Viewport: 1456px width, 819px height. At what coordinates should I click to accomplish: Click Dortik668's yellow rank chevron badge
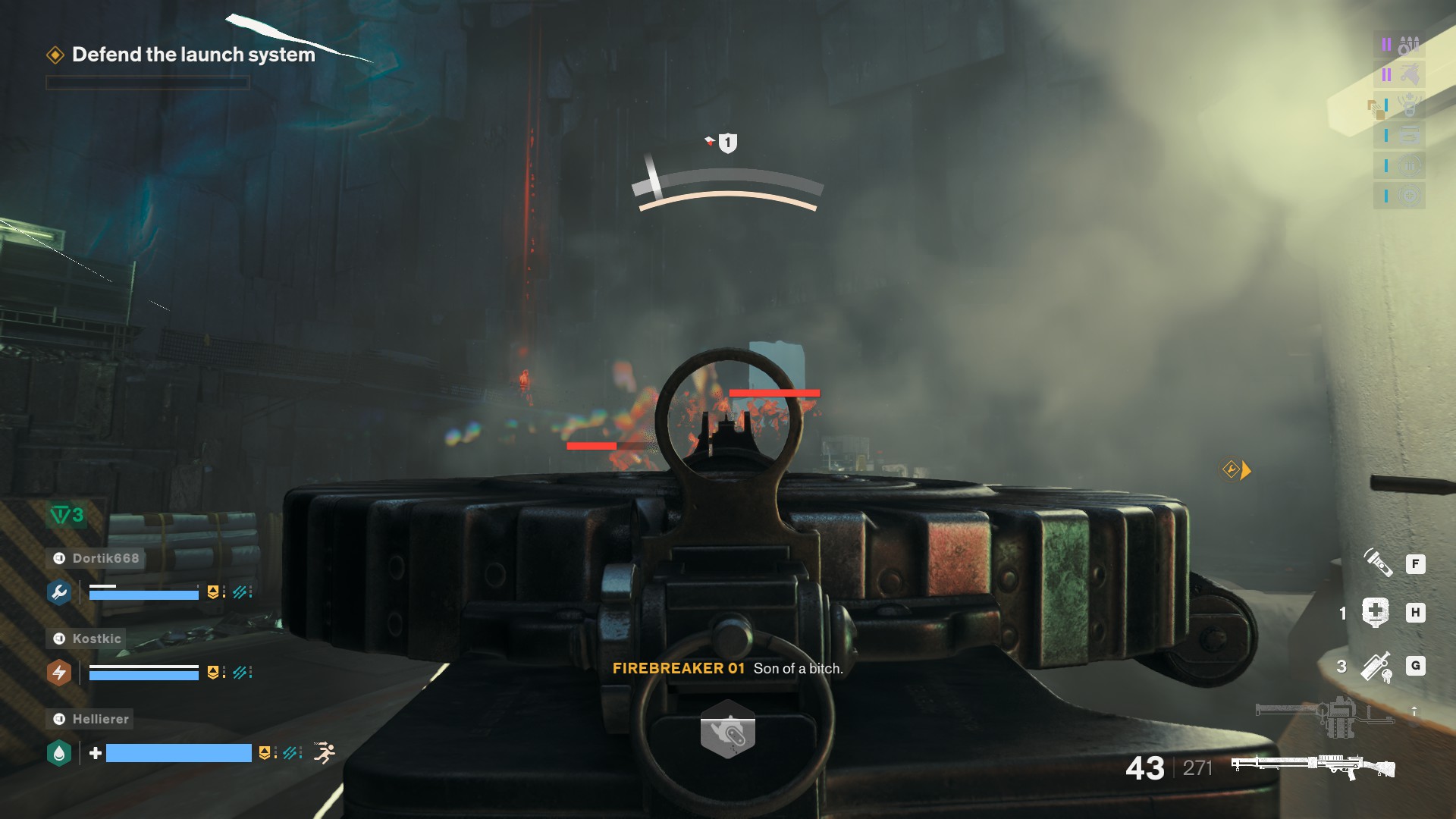pyautogui.click(x=213, y=592)
